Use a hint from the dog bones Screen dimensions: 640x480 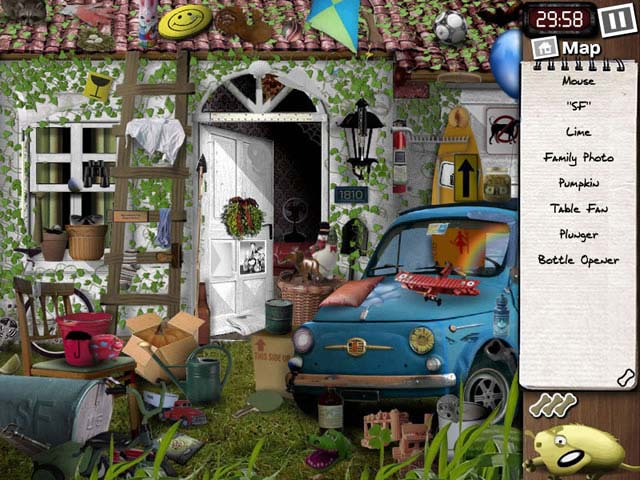pos(552,405)
